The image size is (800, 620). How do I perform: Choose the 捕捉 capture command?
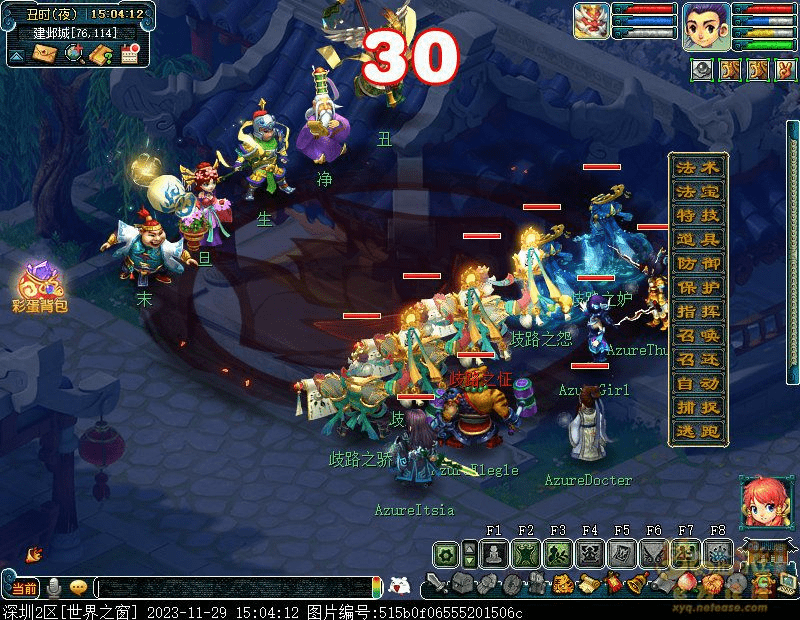(x=698, y=407)
